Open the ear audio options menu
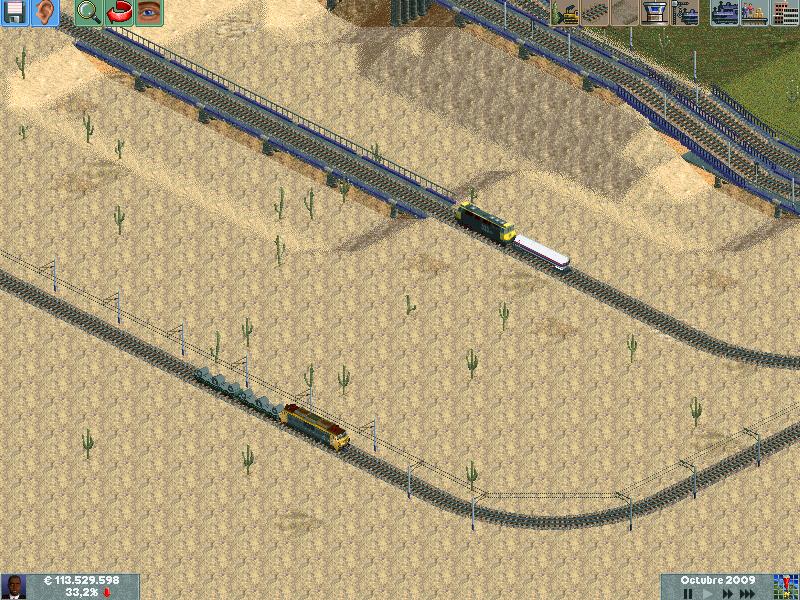800x600 pixels. 45,13
